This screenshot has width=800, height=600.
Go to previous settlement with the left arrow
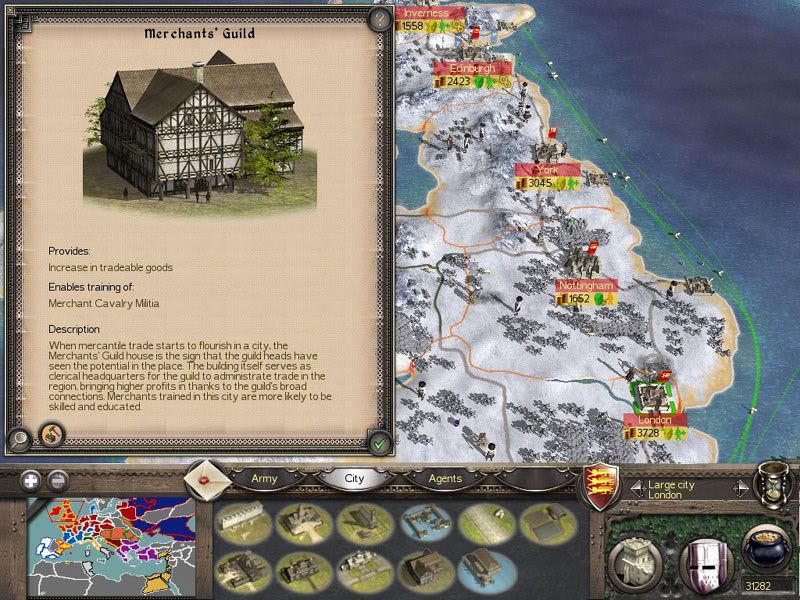[636, 489]
